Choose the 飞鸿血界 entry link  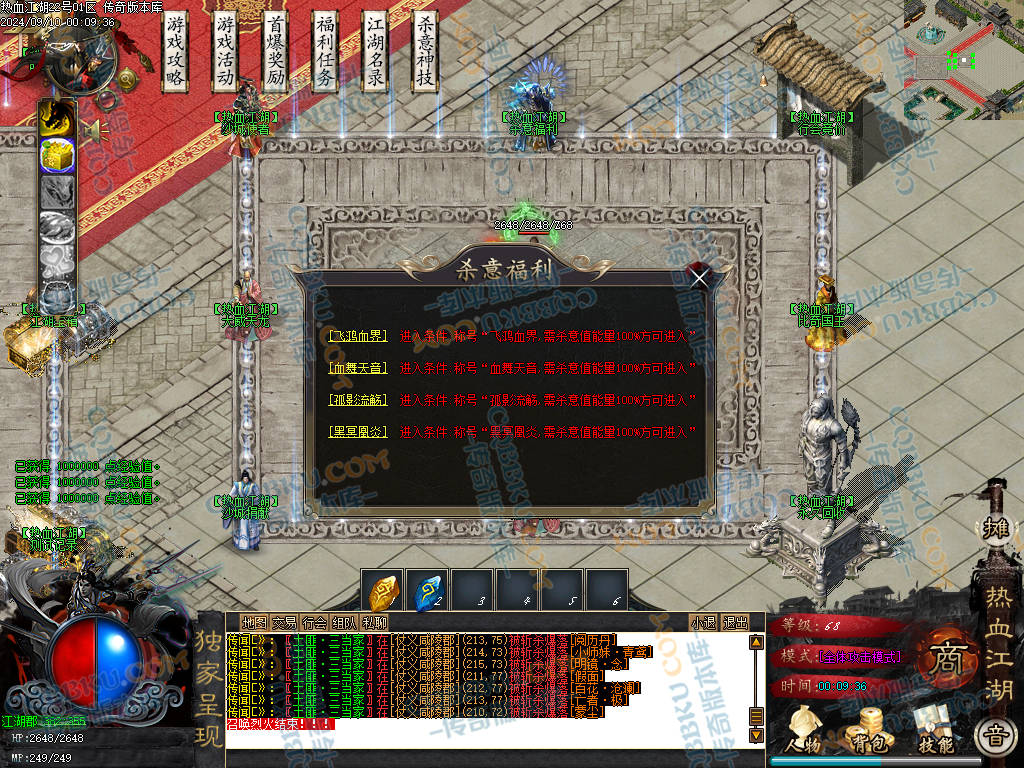[x=357, y=336]
